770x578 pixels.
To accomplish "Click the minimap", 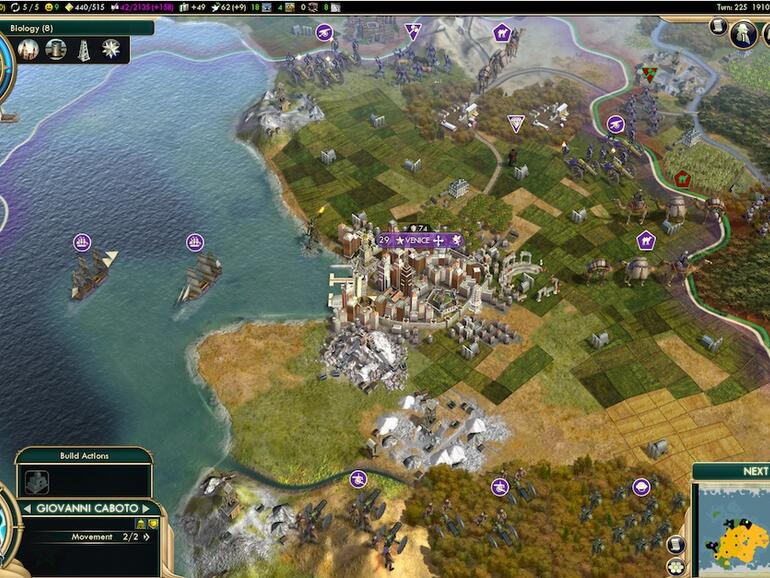I will click(x=741, y=530).
